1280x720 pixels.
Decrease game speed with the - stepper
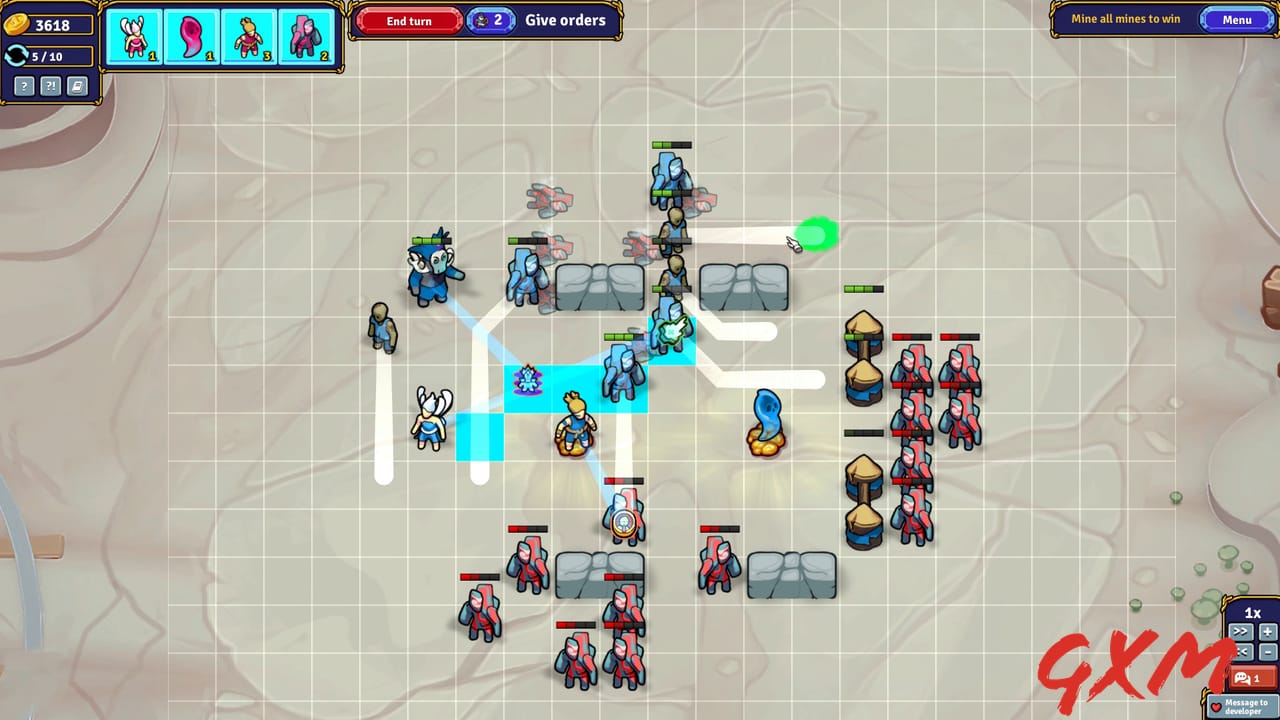[x=1267, y=652]
